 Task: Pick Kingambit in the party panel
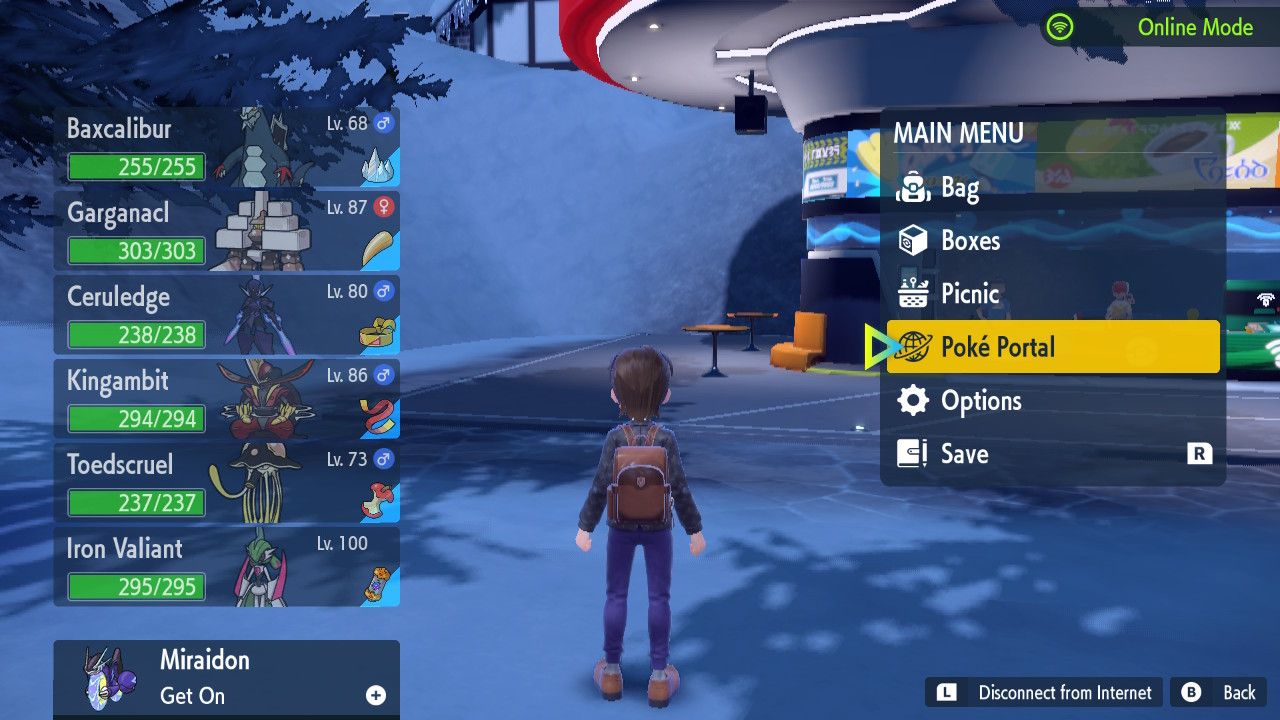pos(226,399)
